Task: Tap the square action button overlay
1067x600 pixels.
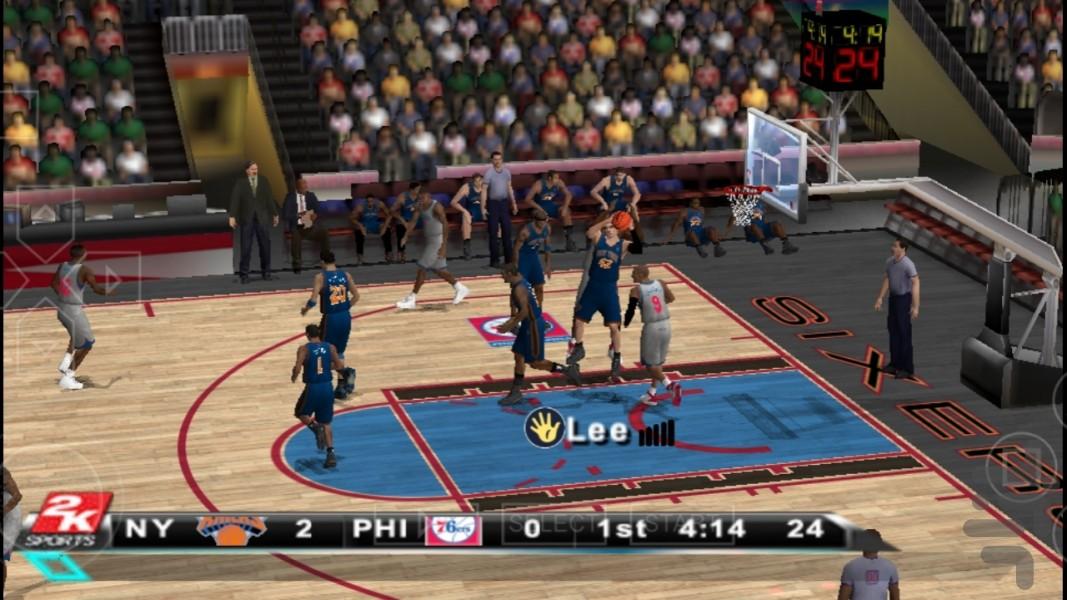Action: (1020, 465)
